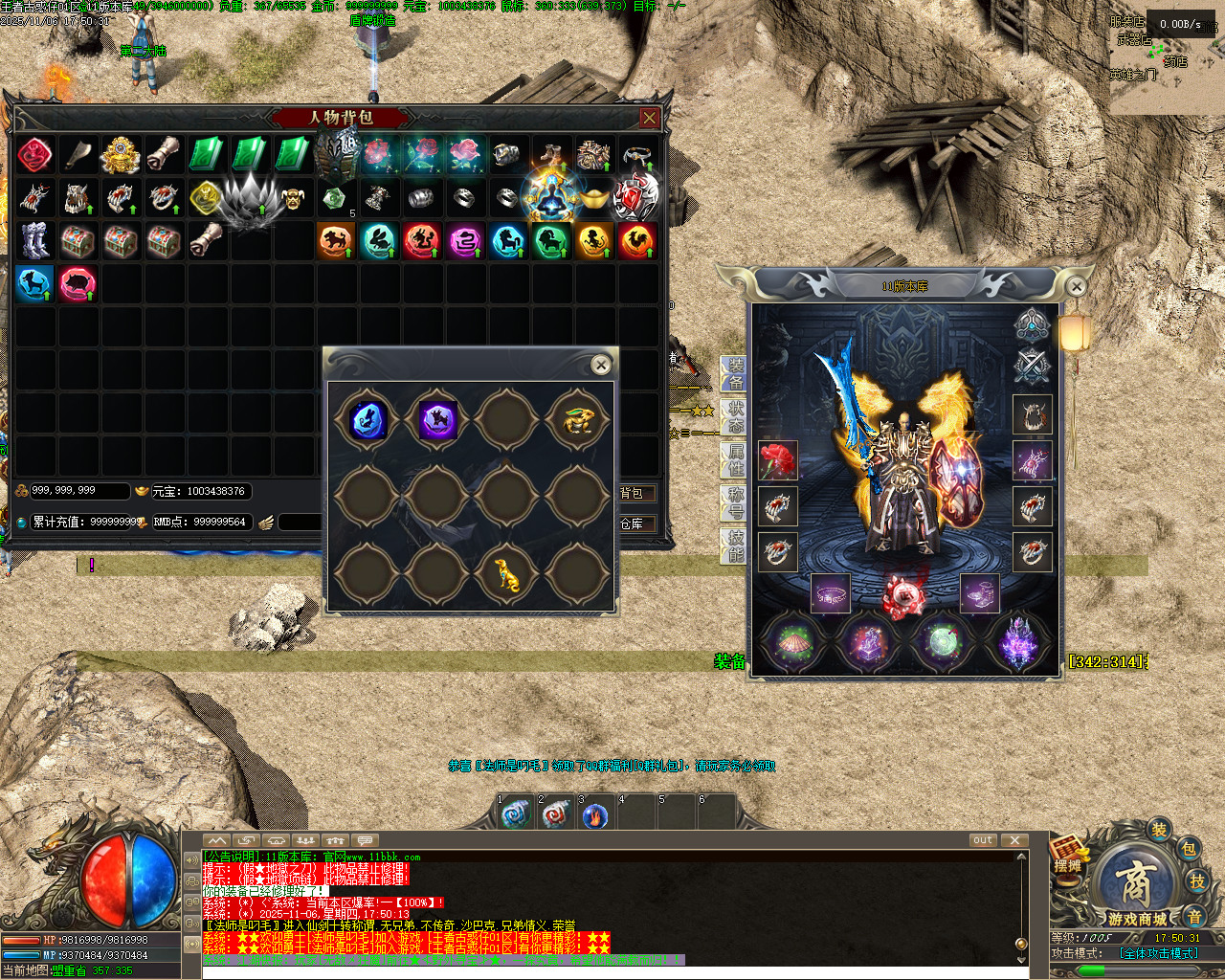
Task: Toggle the 全体攻击模式 attack mode
Action: coord(1159,953)
